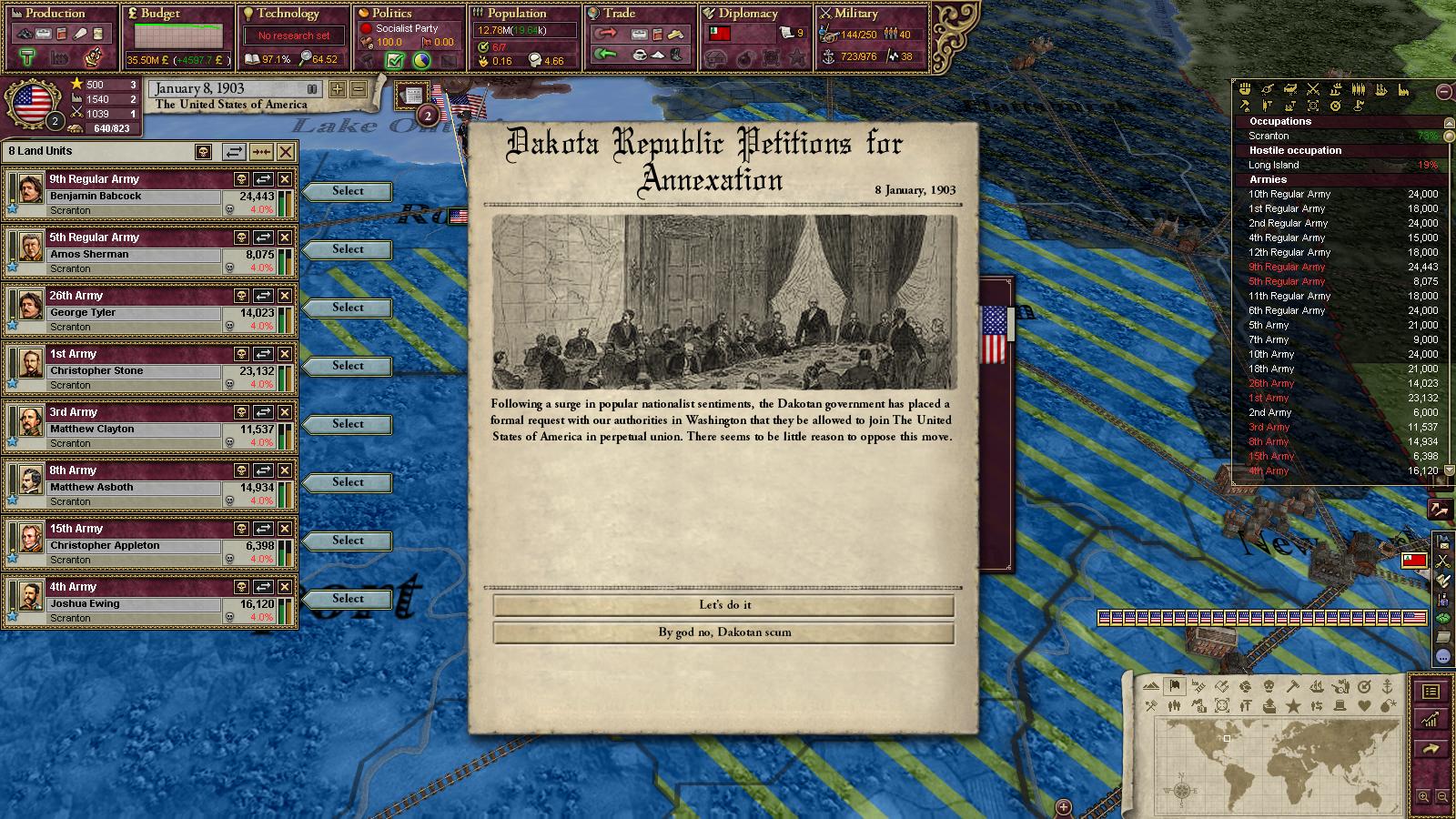Remove 26th Army from the selection
This screenshot has height=819, width=1456.
[x=285, y=296]
